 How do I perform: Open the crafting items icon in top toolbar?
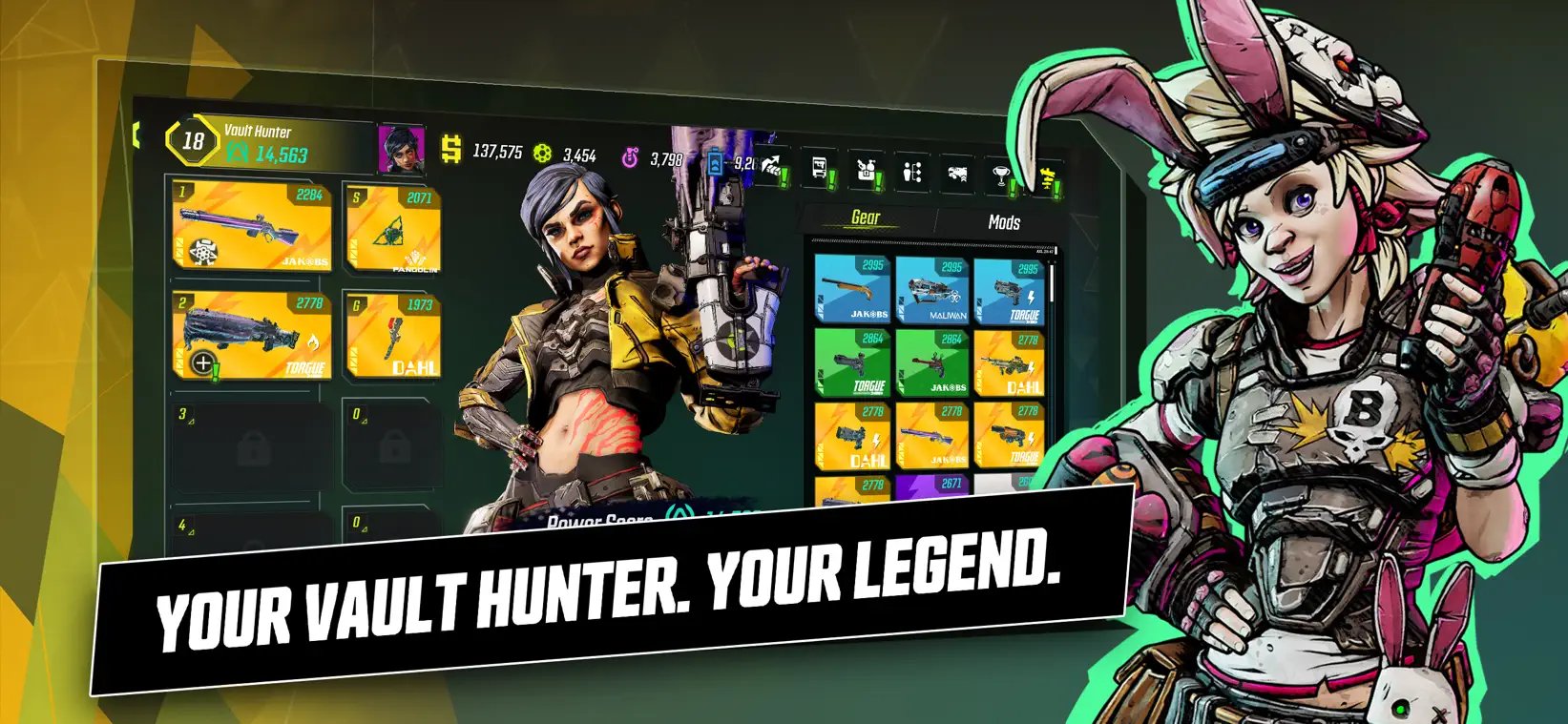coord(866,170)
